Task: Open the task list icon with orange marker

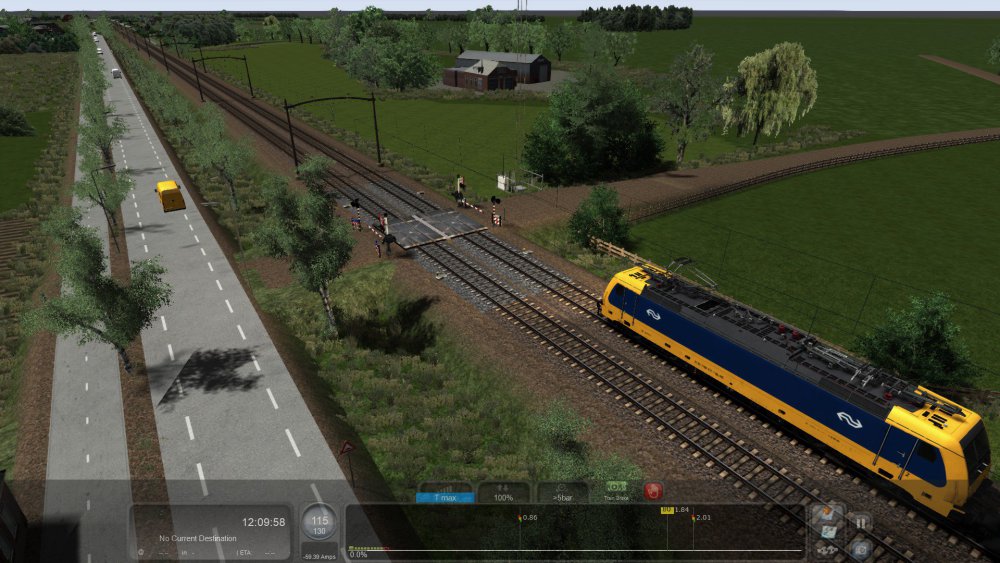Action: pos(826,514)
